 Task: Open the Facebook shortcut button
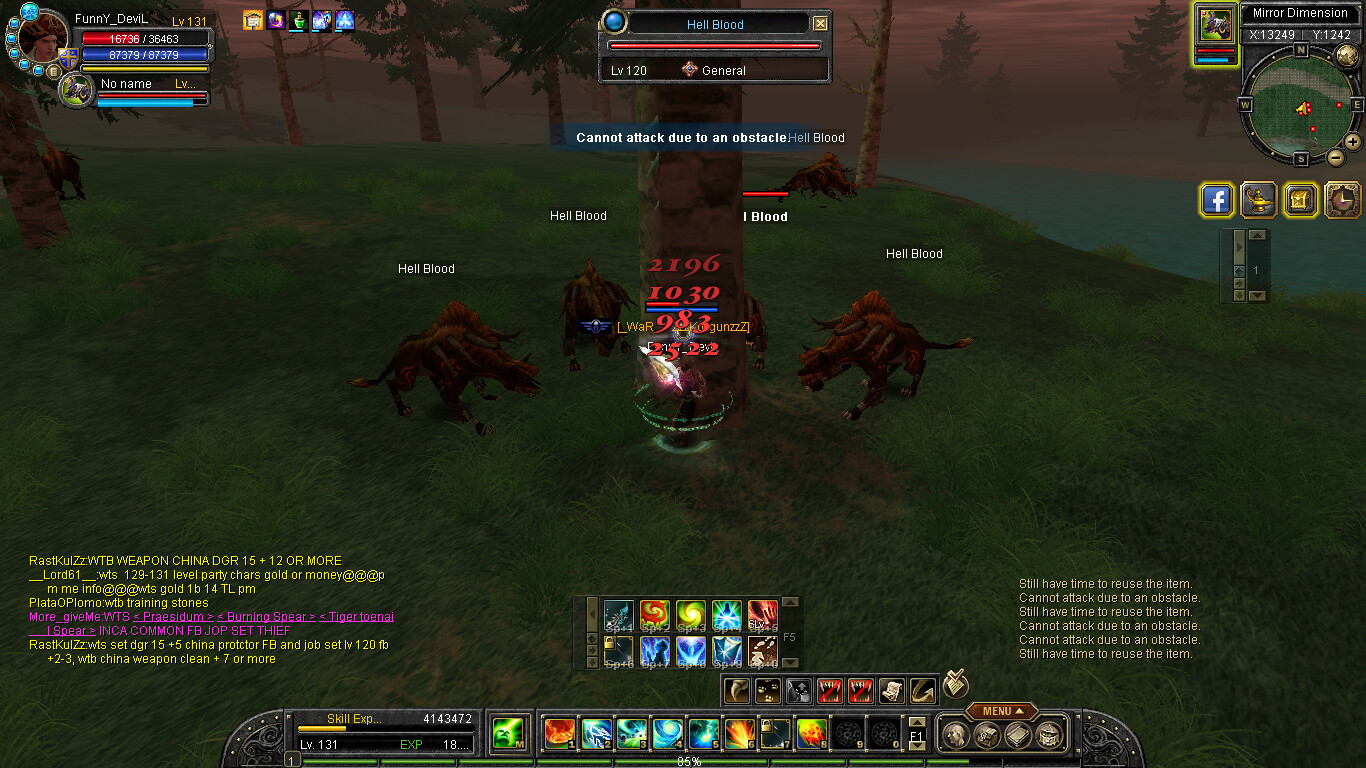click(x=1216, y=200)
